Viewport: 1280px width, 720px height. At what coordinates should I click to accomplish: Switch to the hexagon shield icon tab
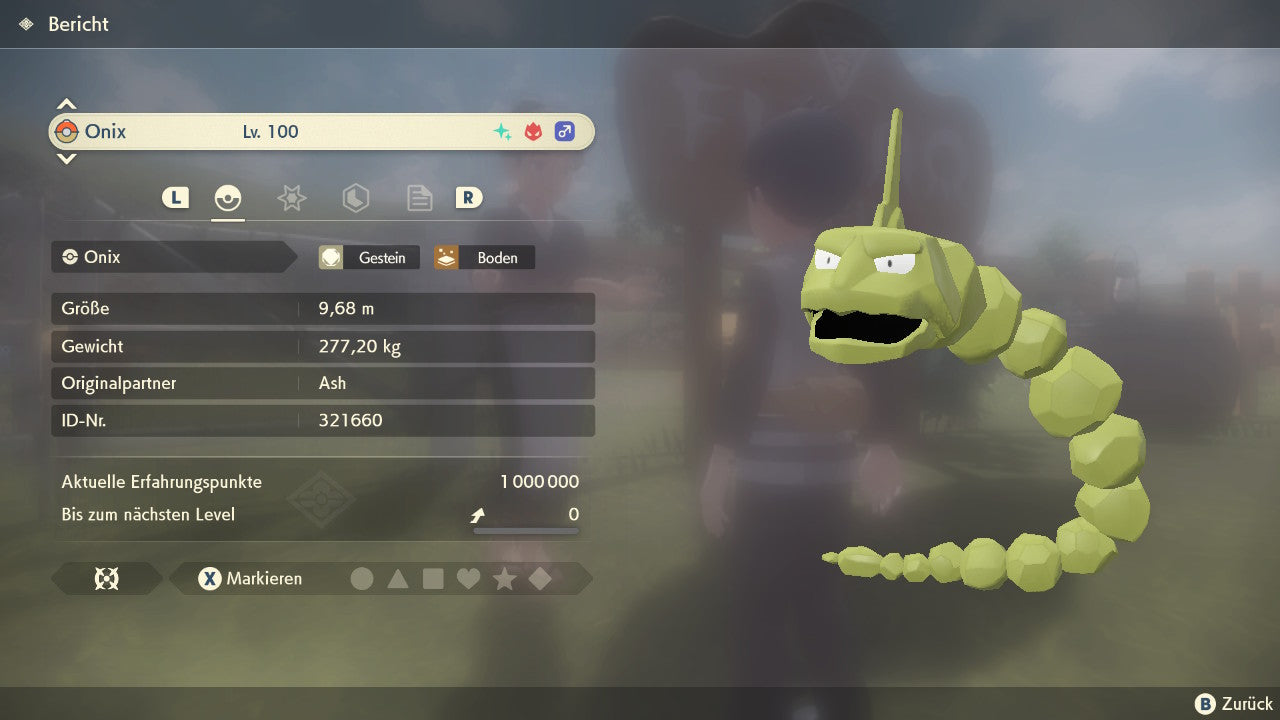tap(355, 198)
